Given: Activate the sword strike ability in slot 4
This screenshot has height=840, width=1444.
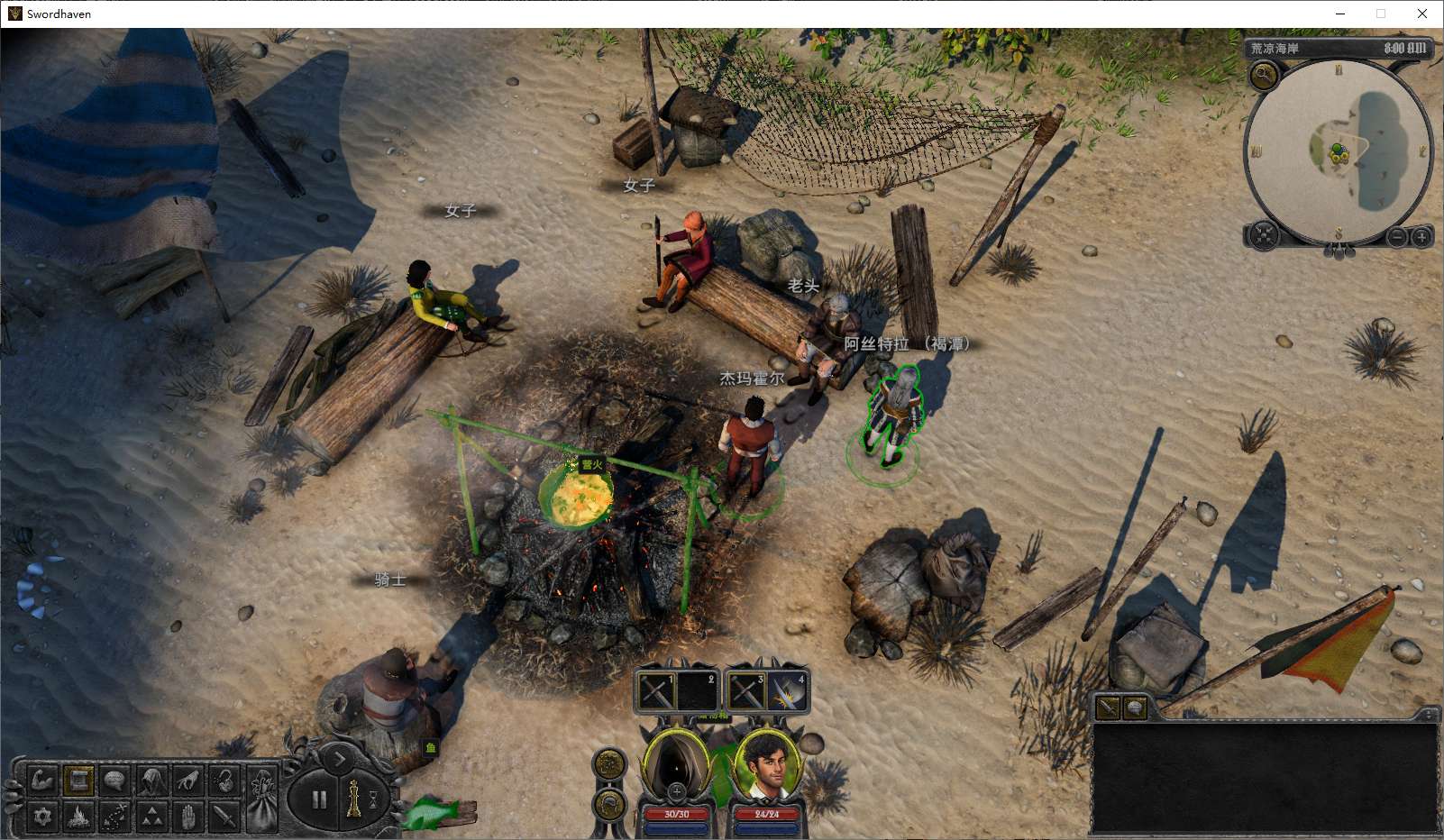Looking at the screenshot, I should [x=787, y=692].
